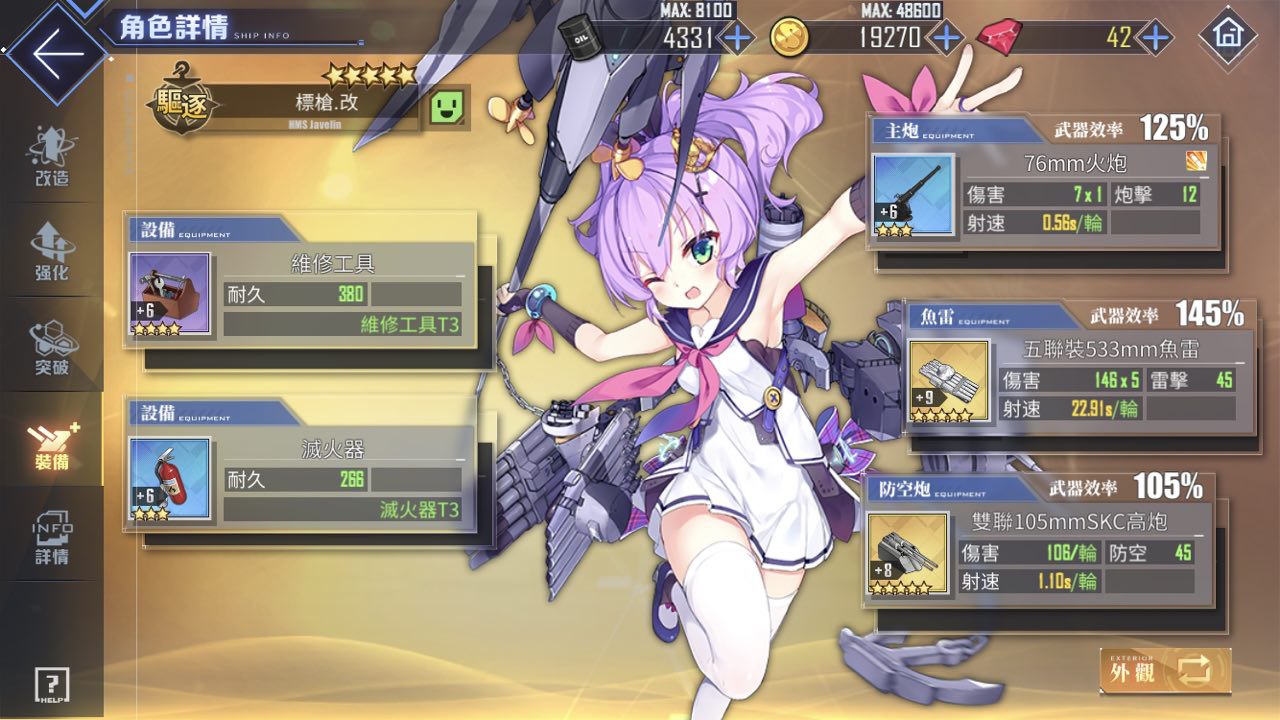Select the 維修工具 repair toolbox slot
Screen dimensions: 1280x720
point(170,293)
